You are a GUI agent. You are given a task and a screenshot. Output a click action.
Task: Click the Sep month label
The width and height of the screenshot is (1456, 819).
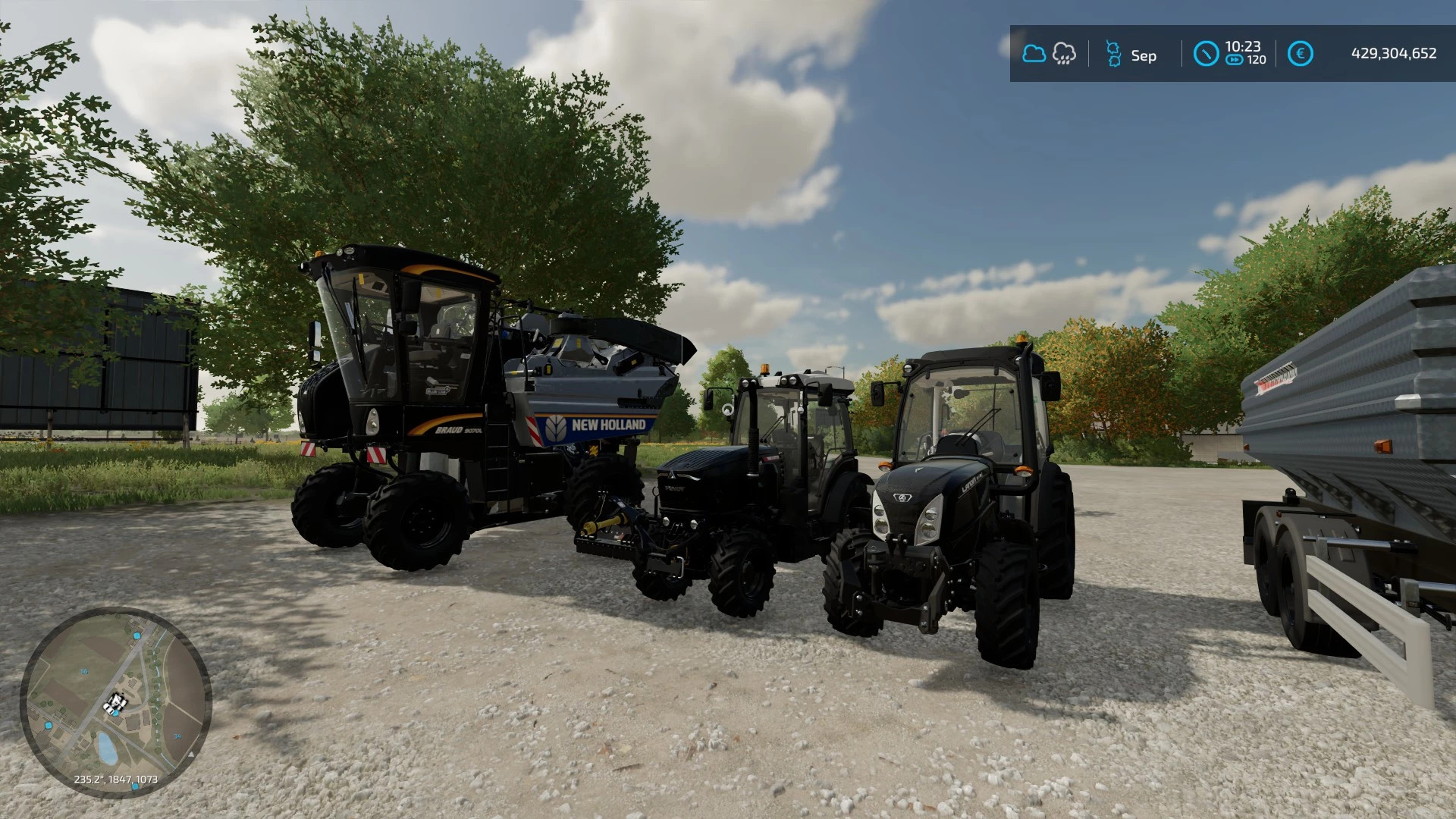point(1144,55)
